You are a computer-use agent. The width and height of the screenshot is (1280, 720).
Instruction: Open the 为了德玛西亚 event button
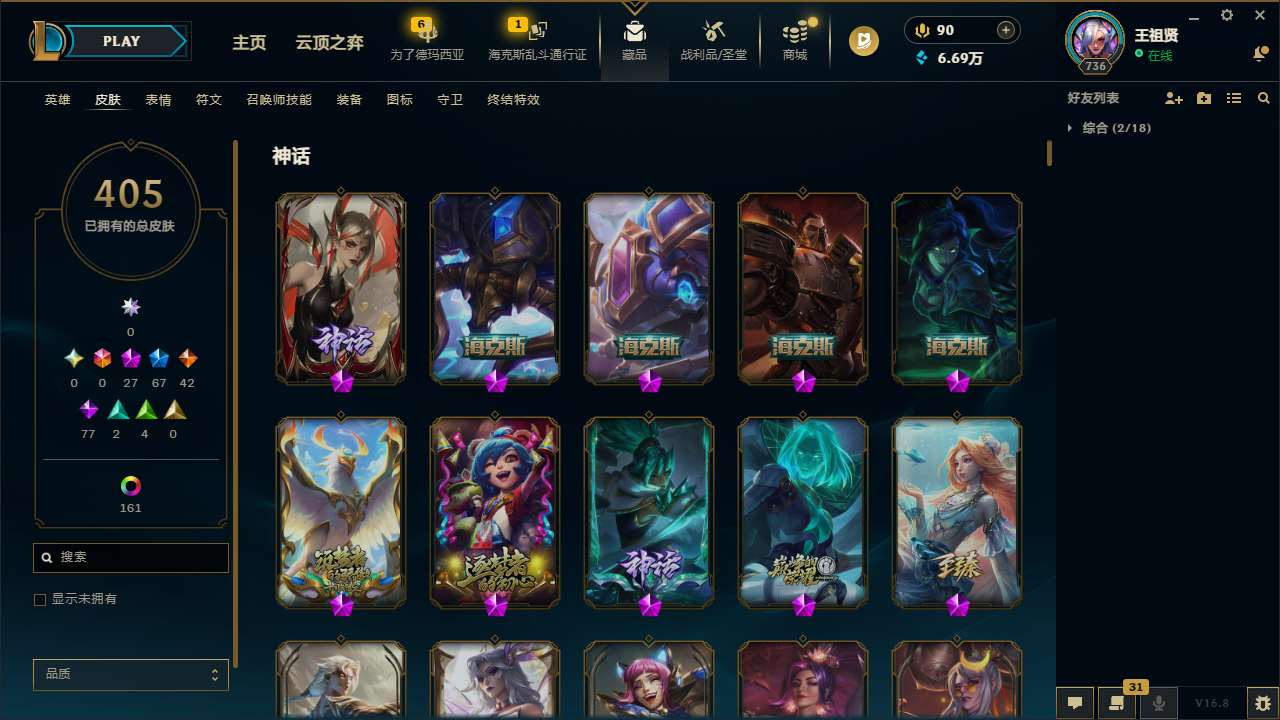coord(427,40)
